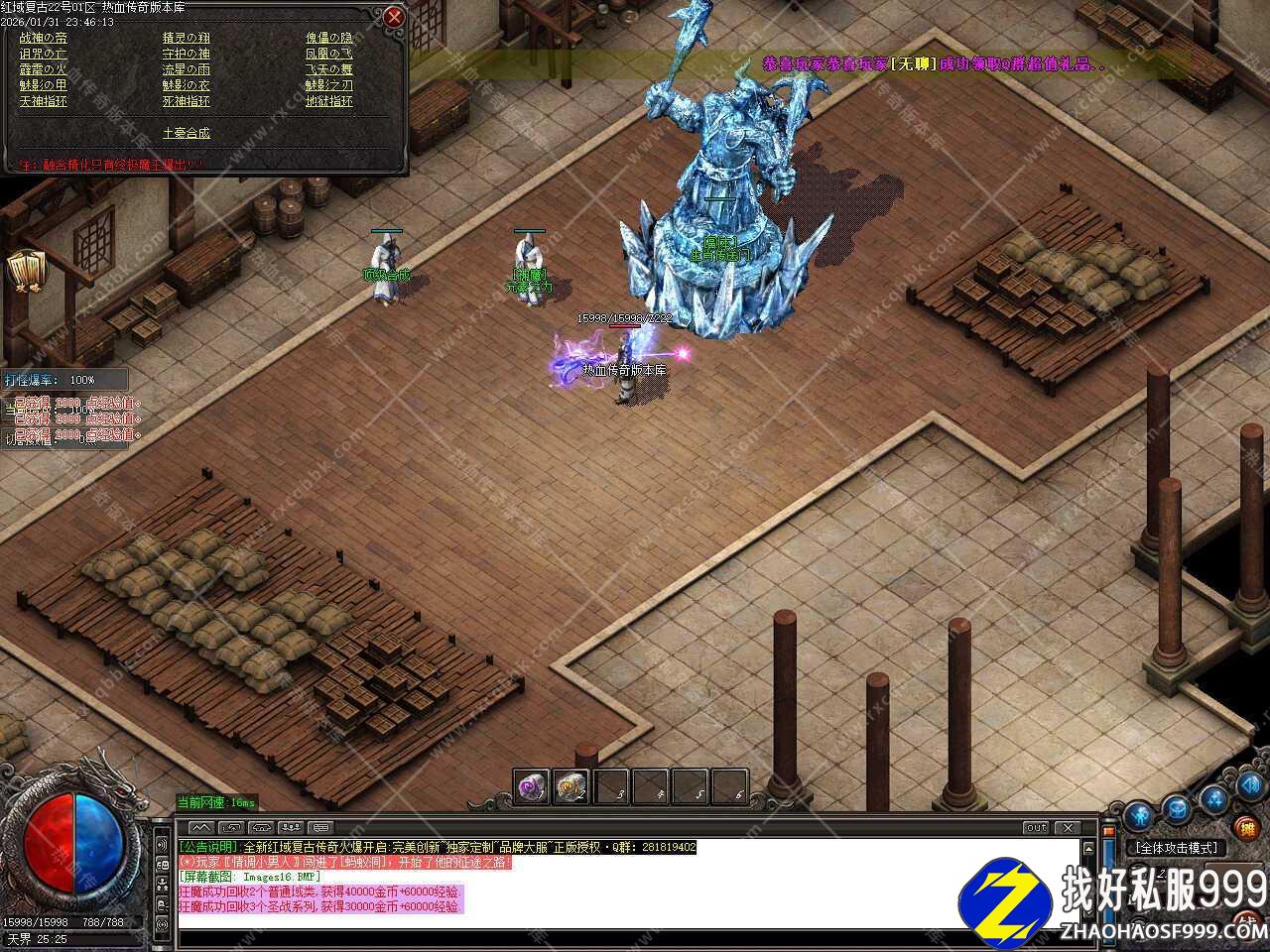This screenshot has width=1270, height=952.
Task: Click the chat window's out button
Action: [x=1036, y=827]
